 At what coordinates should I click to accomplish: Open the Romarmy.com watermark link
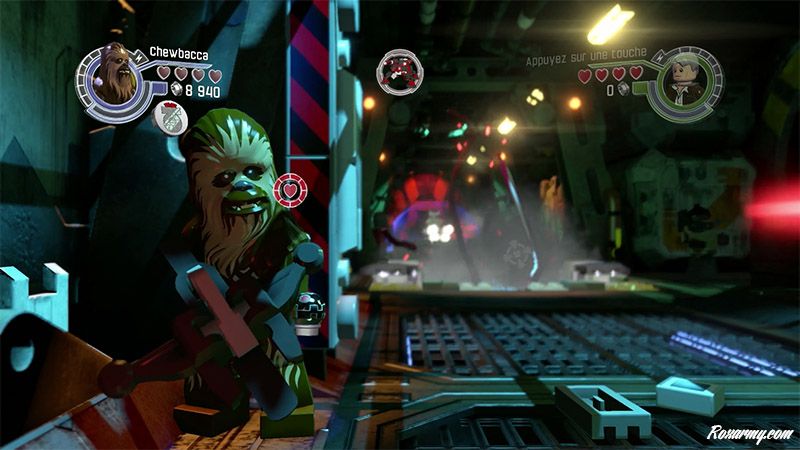[x=749, y=433]
